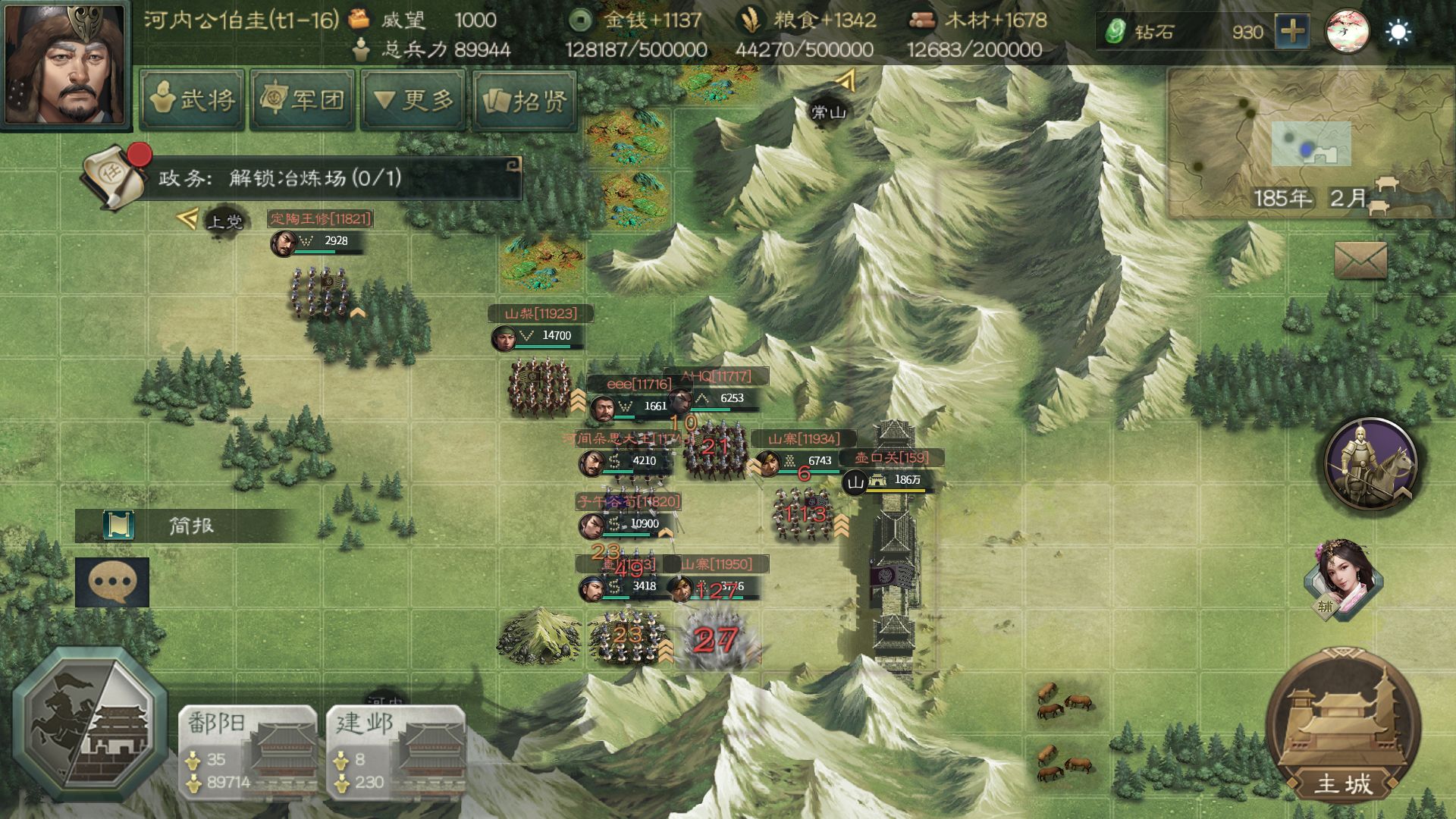1456x819 pixels.
Task: Open the 更多 dropdown
Action: click(x=413, y=101)
